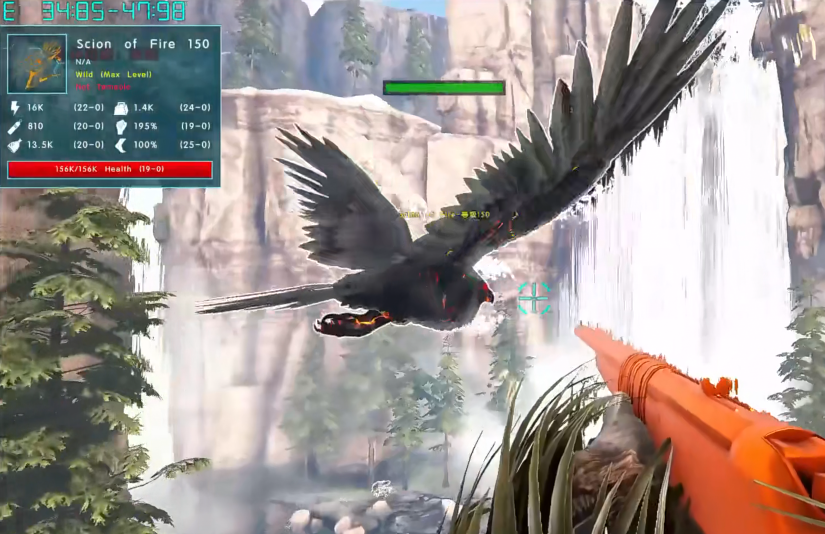The width and height of the screenshot is (825, 534).
Task: Click the Scion of Fire creature portrait
Action: click(37, 64)
